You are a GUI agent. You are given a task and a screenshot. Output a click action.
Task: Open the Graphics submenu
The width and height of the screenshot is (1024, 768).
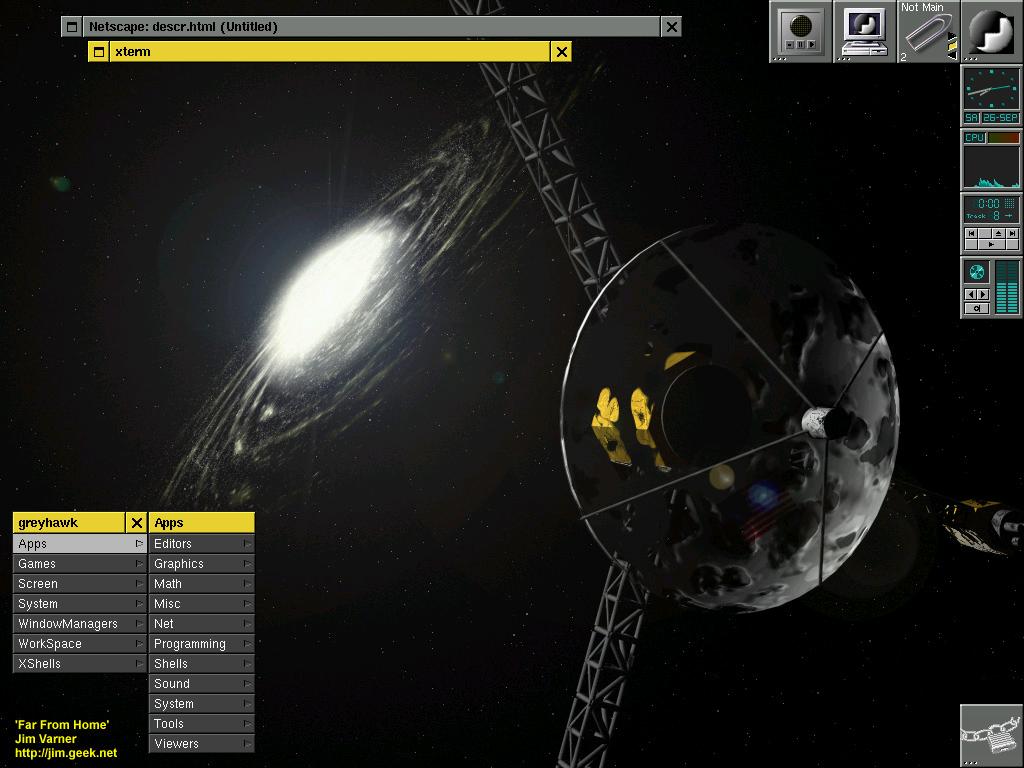pos(201,564)
